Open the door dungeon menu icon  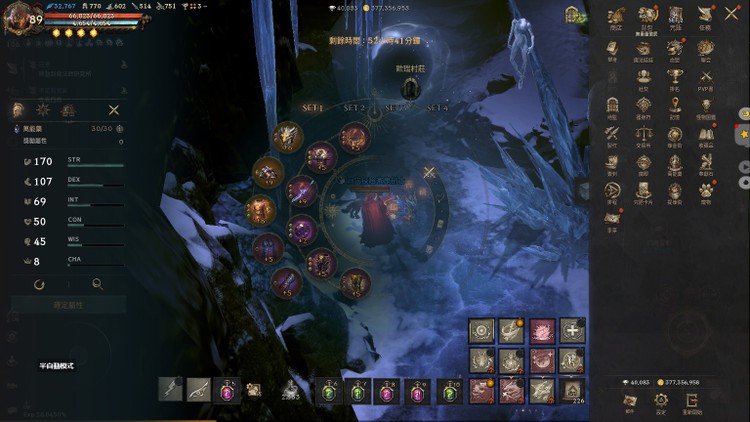coord(613,106)
